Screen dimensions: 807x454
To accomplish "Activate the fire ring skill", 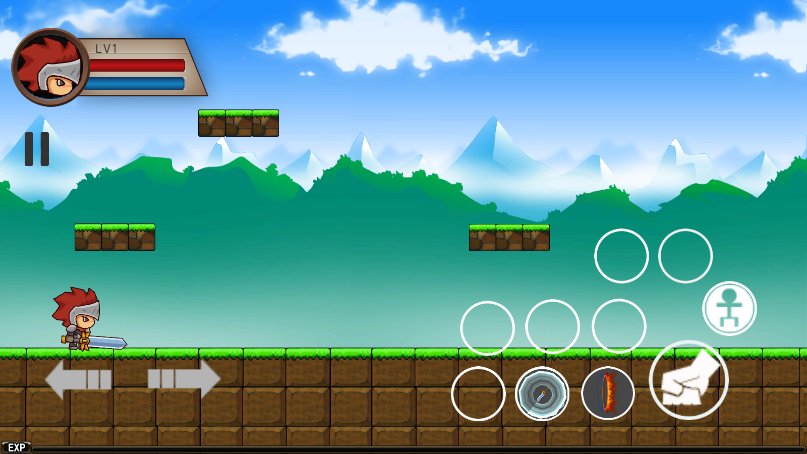I will click(x=608, y=394).
